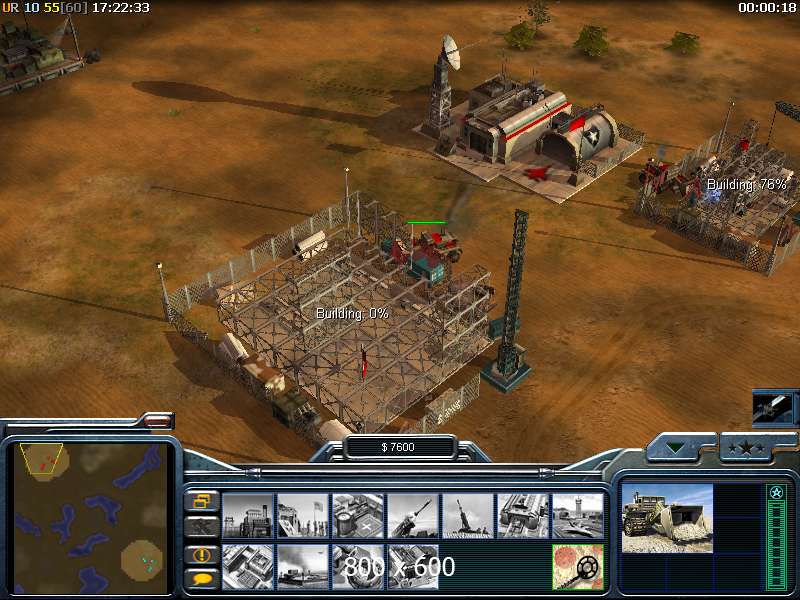800x600 pixels.
Task: Select the Strategy Center build icon
Action: [248, 567]
